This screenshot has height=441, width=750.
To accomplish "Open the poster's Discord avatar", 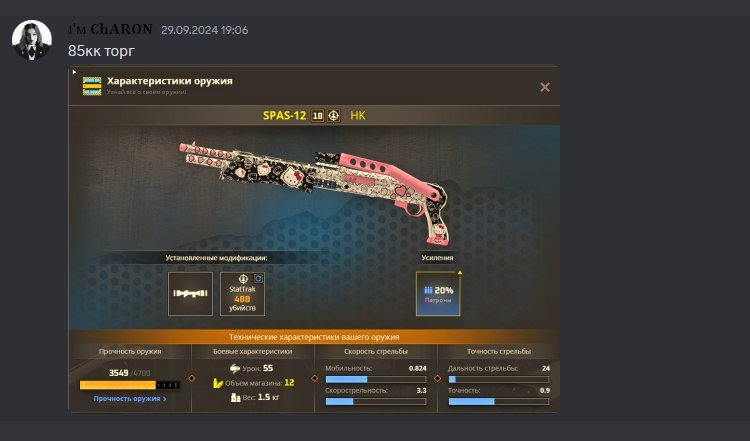I will pyautogui.click(x=32, y=39).
